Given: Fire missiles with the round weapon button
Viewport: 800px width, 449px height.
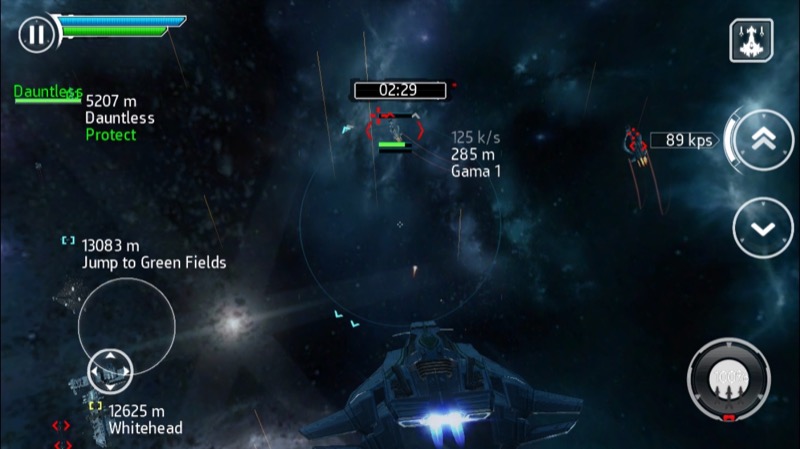Looking at the screenshot, I should 728,379.
